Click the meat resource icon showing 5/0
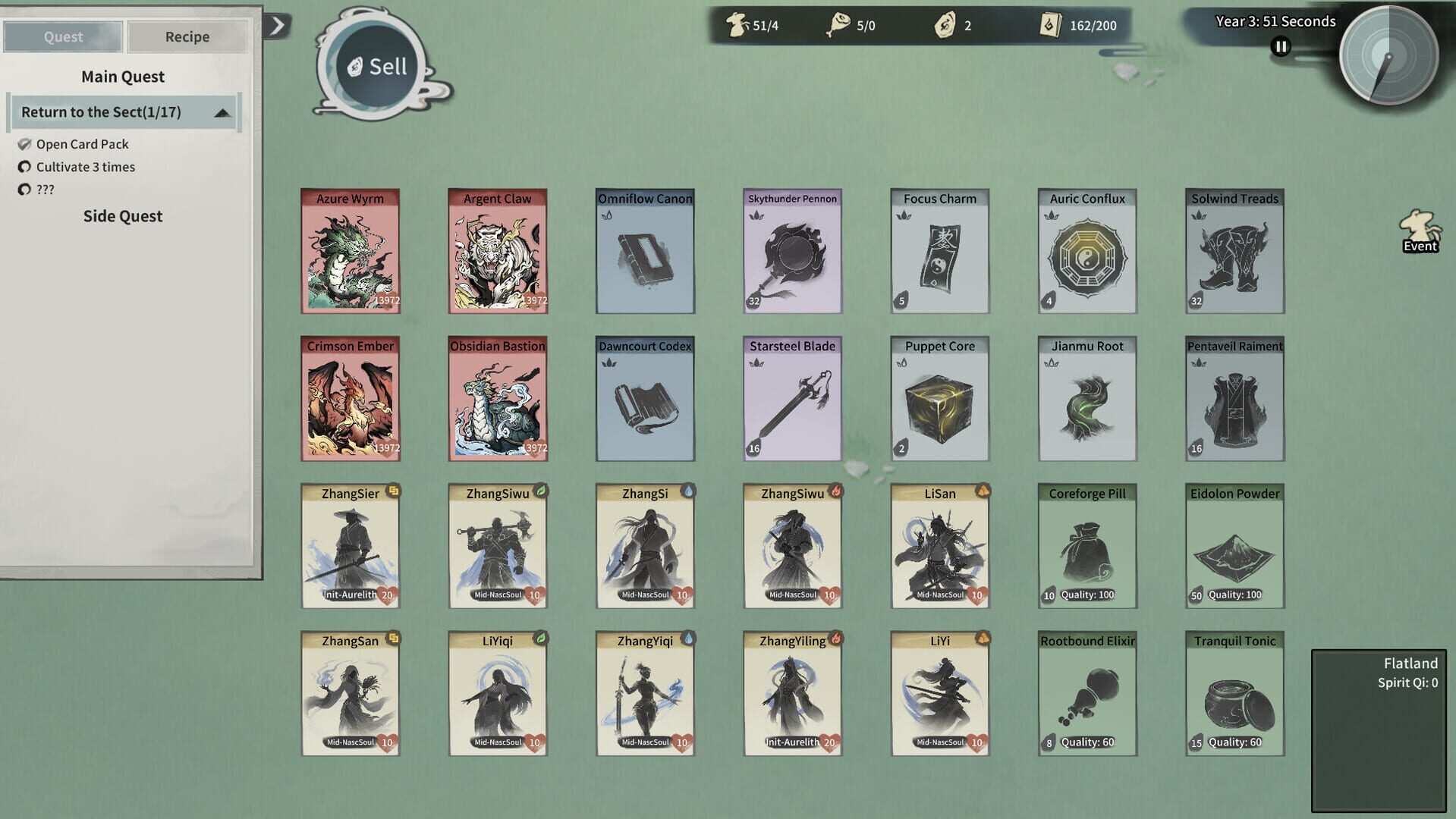Image resolution: width=1456 pixels, height=819 pixels. pyautogui.click(x=840, y=24)
